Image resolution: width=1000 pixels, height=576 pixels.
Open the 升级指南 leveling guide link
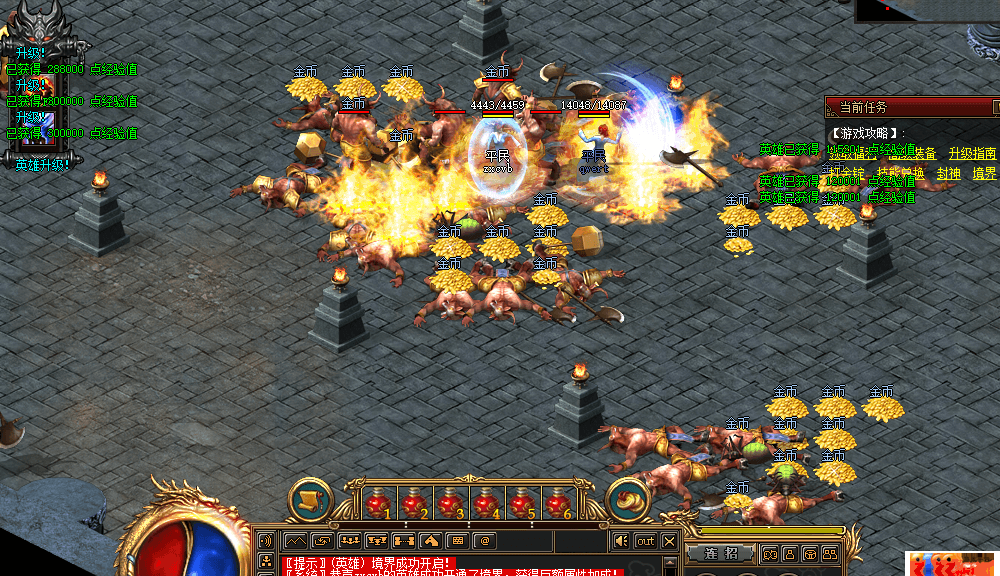(x=972, y=153)
